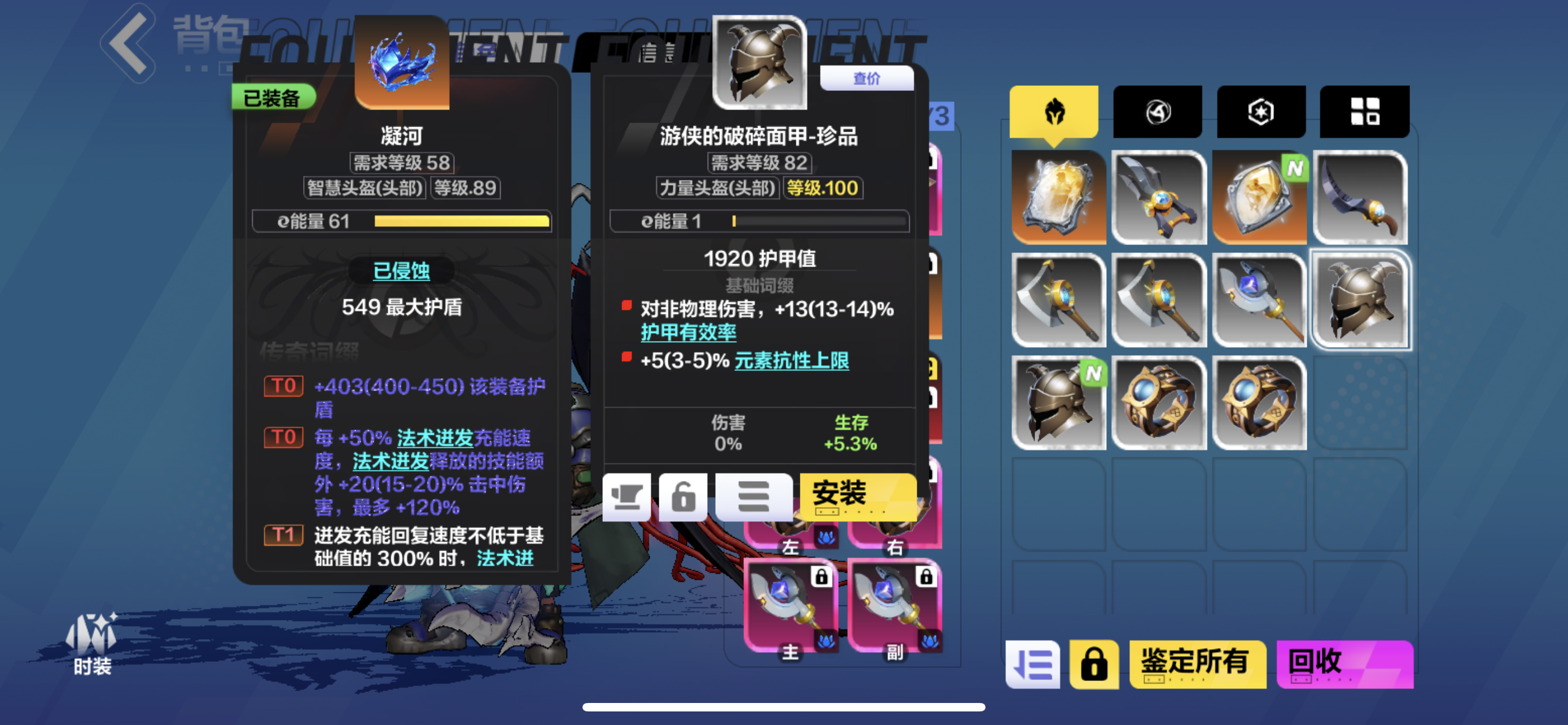Click the e能量 61 energy bar

(x=402, y=221)
